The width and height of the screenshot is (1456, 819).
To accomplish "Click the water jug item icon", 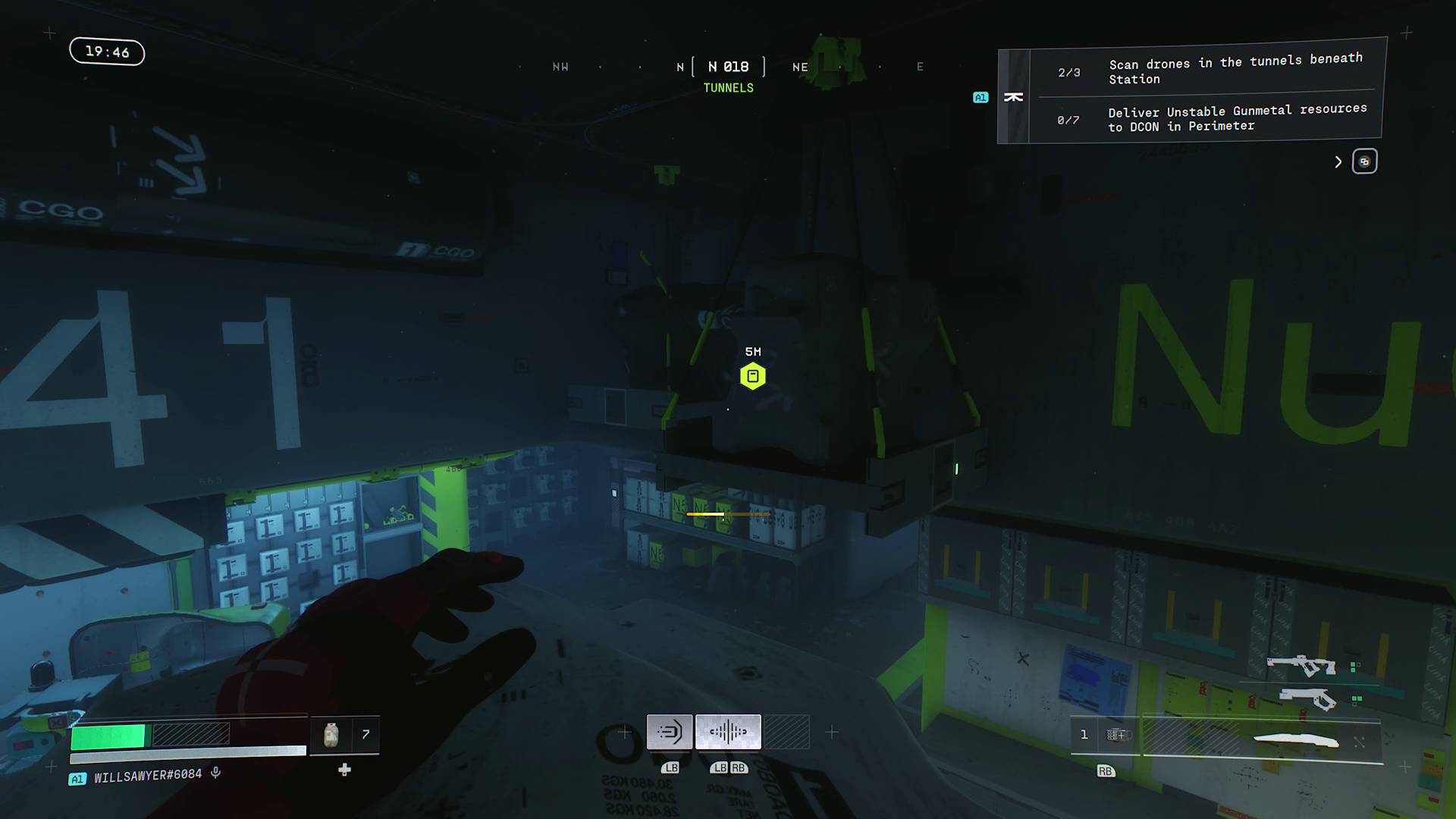I will 331,733.
